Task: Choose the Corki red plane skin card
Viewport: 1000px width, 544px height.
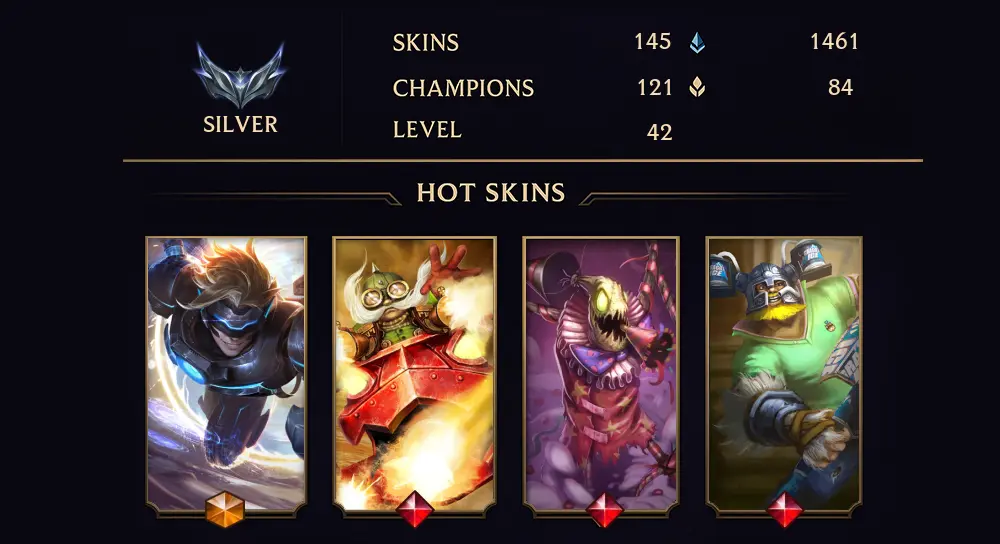Action: click(413, 372)
